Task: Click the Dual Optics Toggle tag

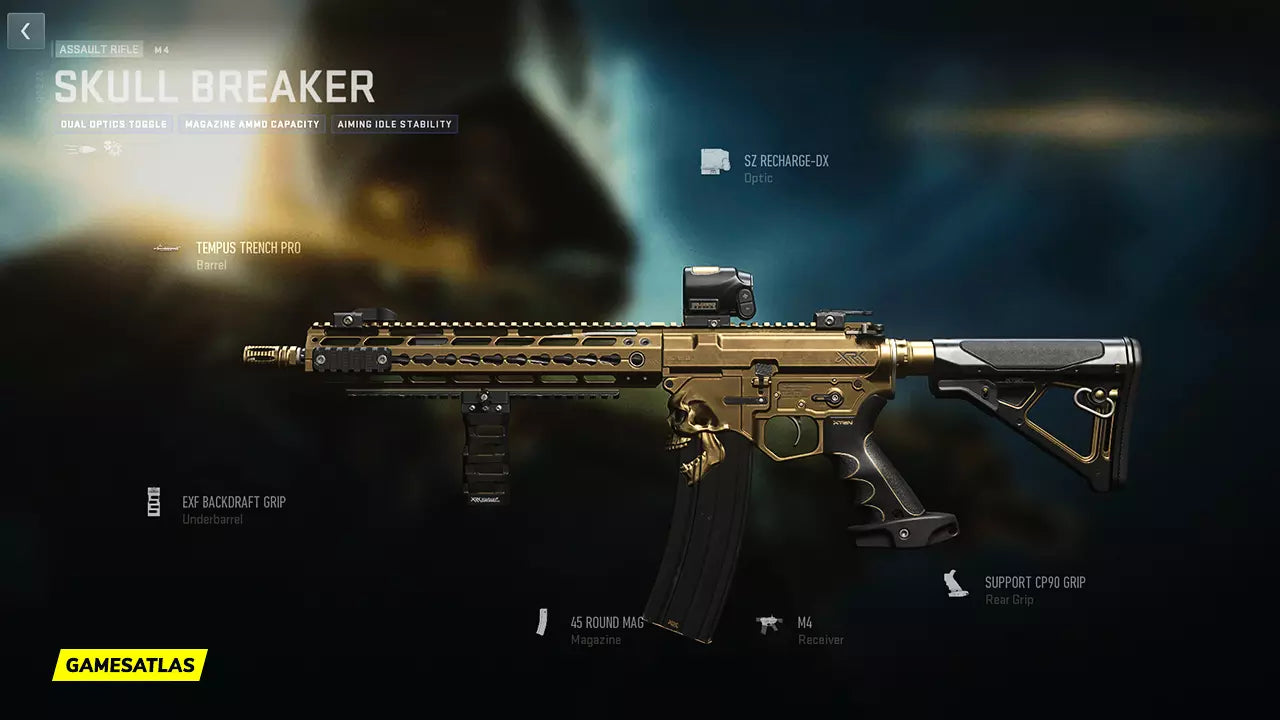Action: click(x=114, y=125)
